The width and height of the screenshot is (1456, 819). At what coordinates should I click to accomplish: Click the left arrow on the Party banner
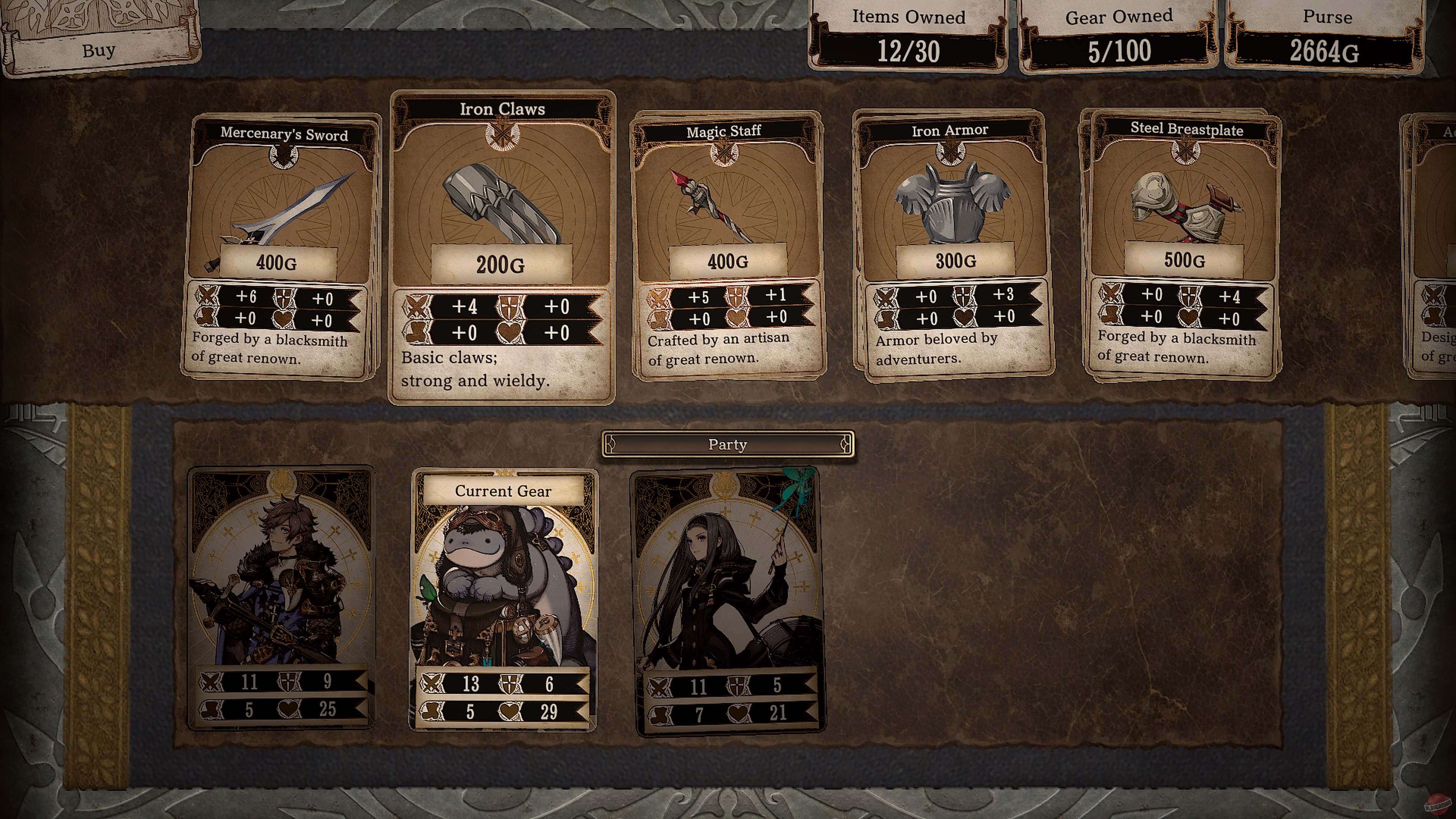610,445
